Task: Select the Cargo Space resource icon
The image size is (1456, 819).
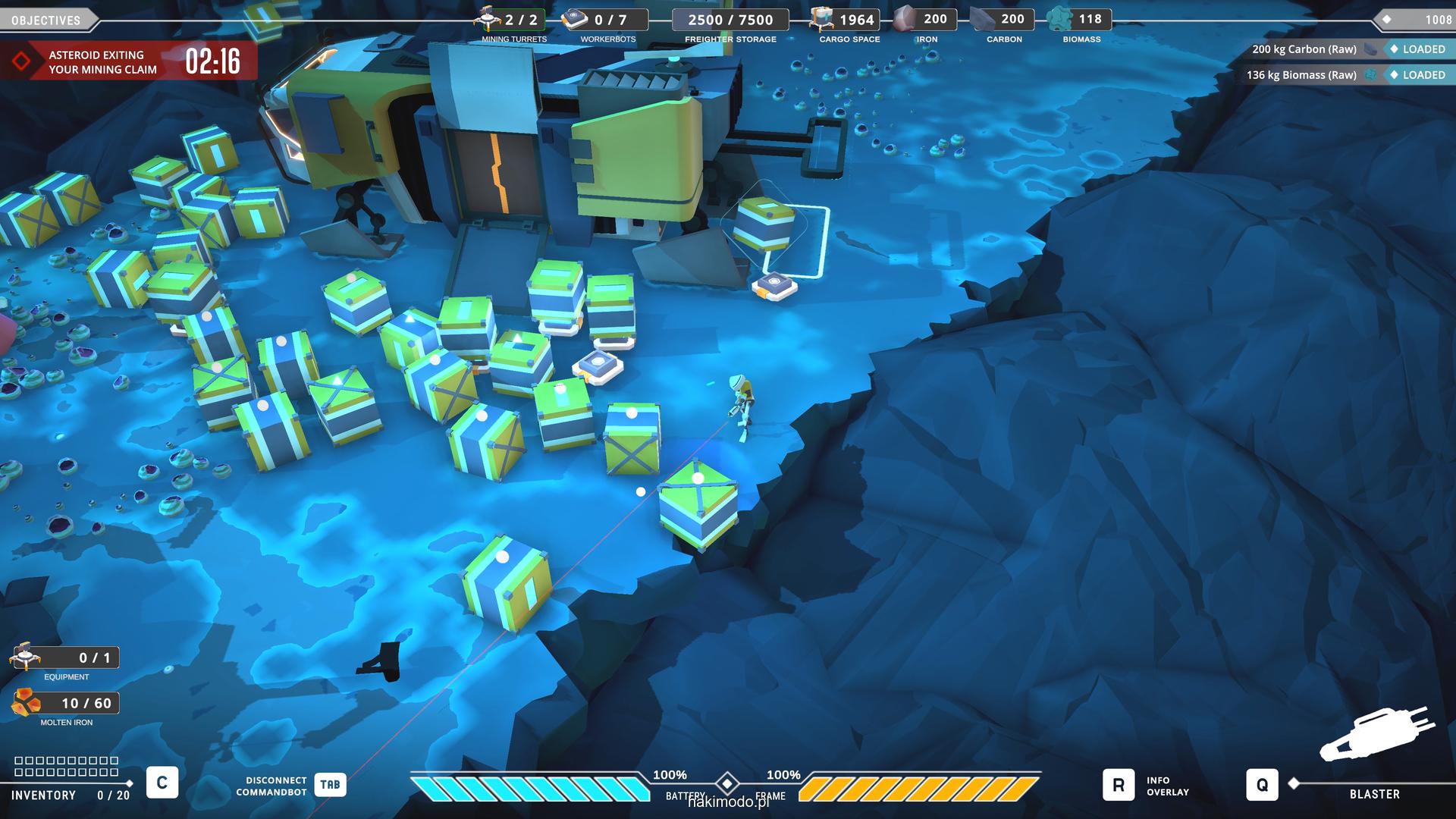Action: 821,19
